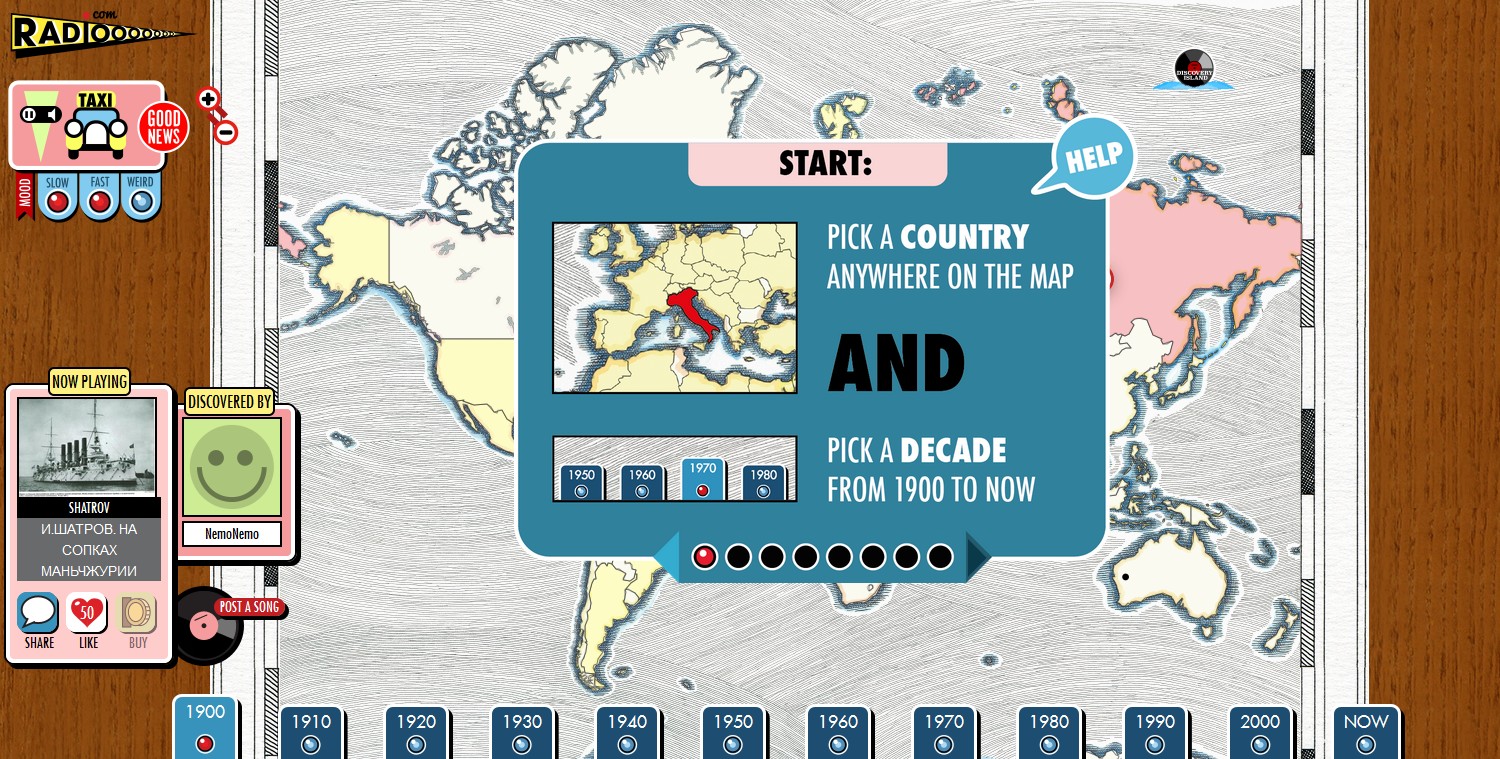Open the Help speech bubble
The width and height of the screenshot is (1500, 759).
point(1092,157)
